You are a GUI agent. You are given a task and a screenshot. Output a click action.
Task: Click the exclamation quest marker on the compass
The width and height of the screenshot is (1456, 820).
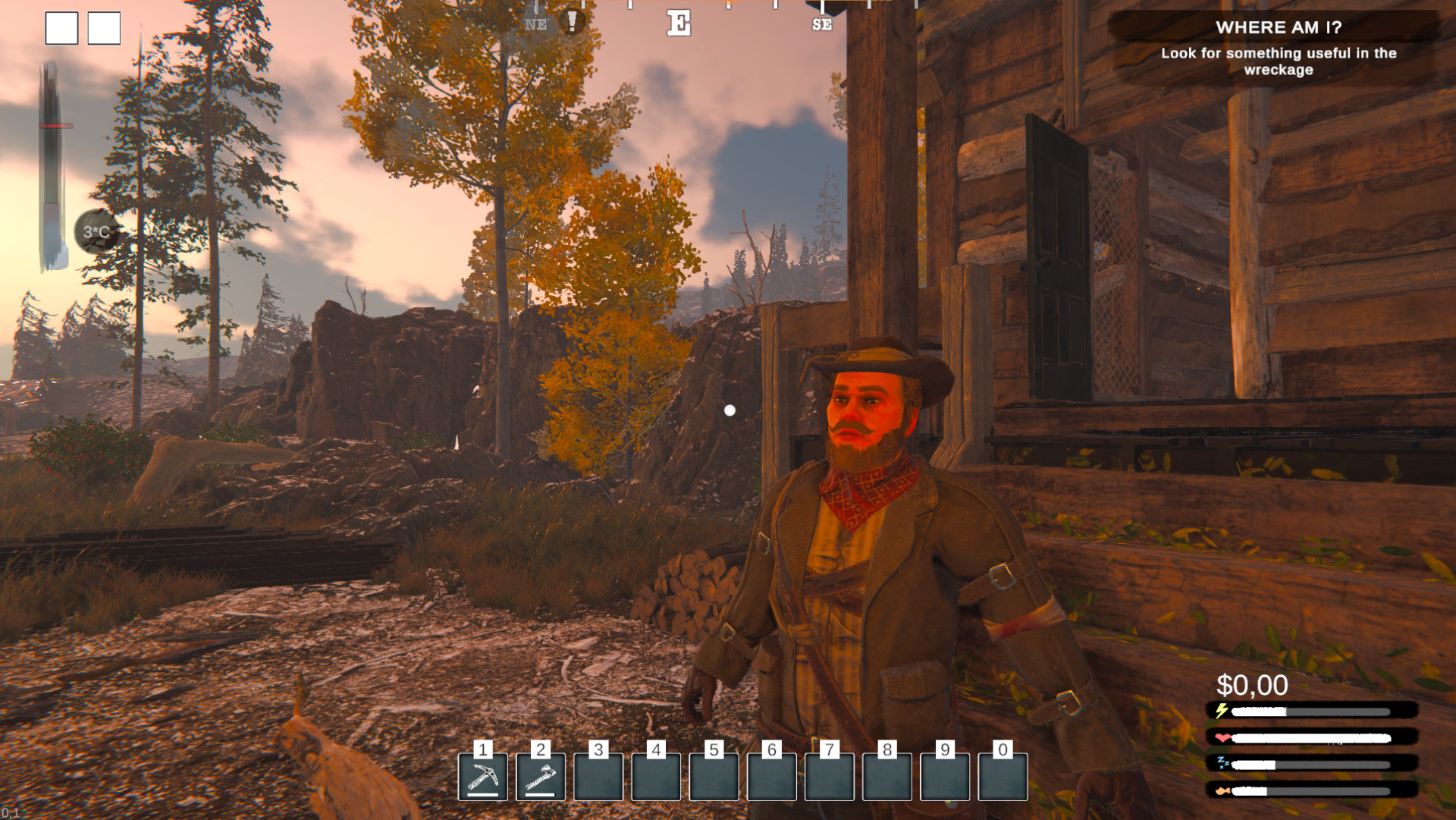click(x=572, y=21)
